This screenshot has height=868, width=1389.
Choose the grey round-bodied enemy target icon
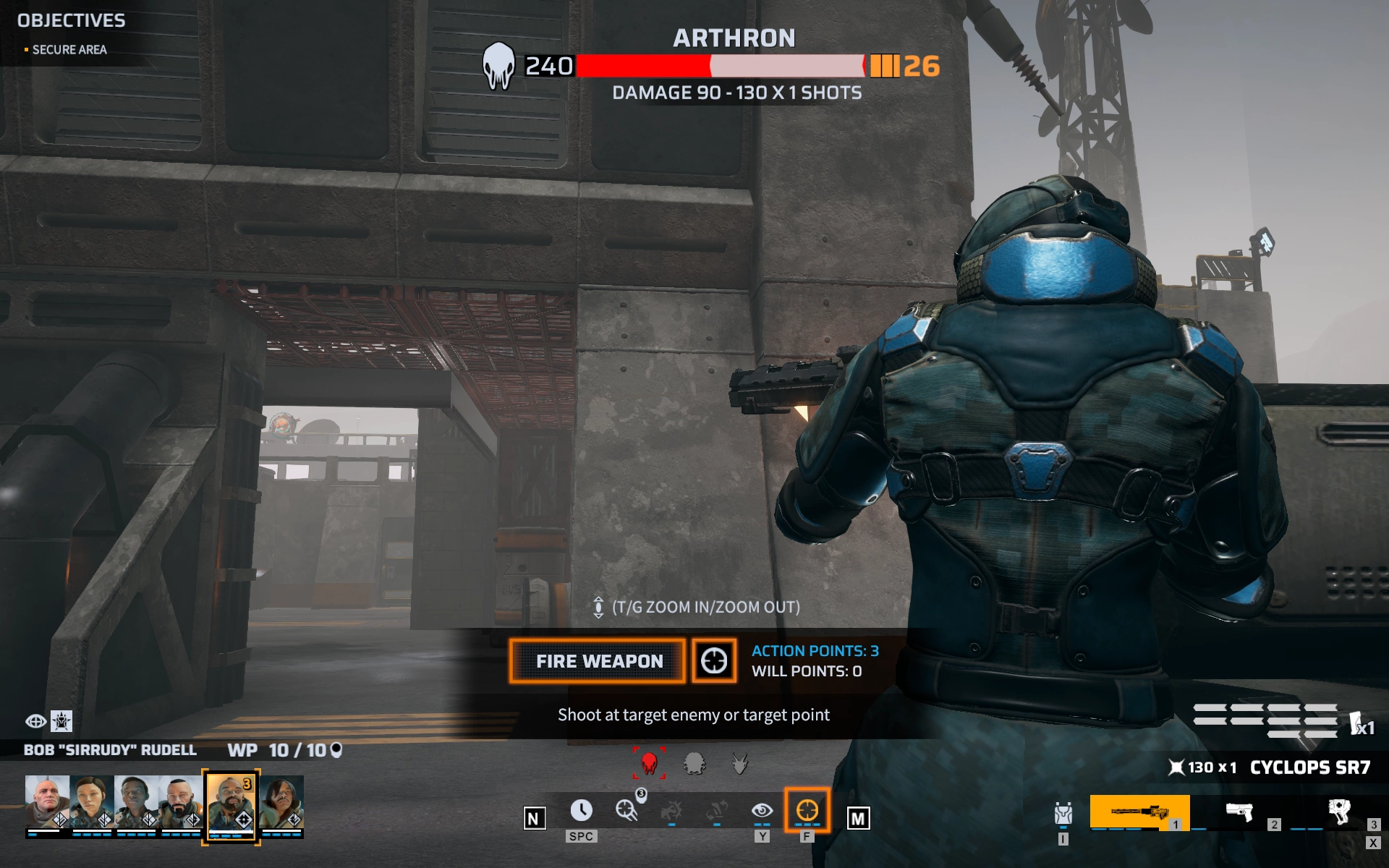point(694,763)
